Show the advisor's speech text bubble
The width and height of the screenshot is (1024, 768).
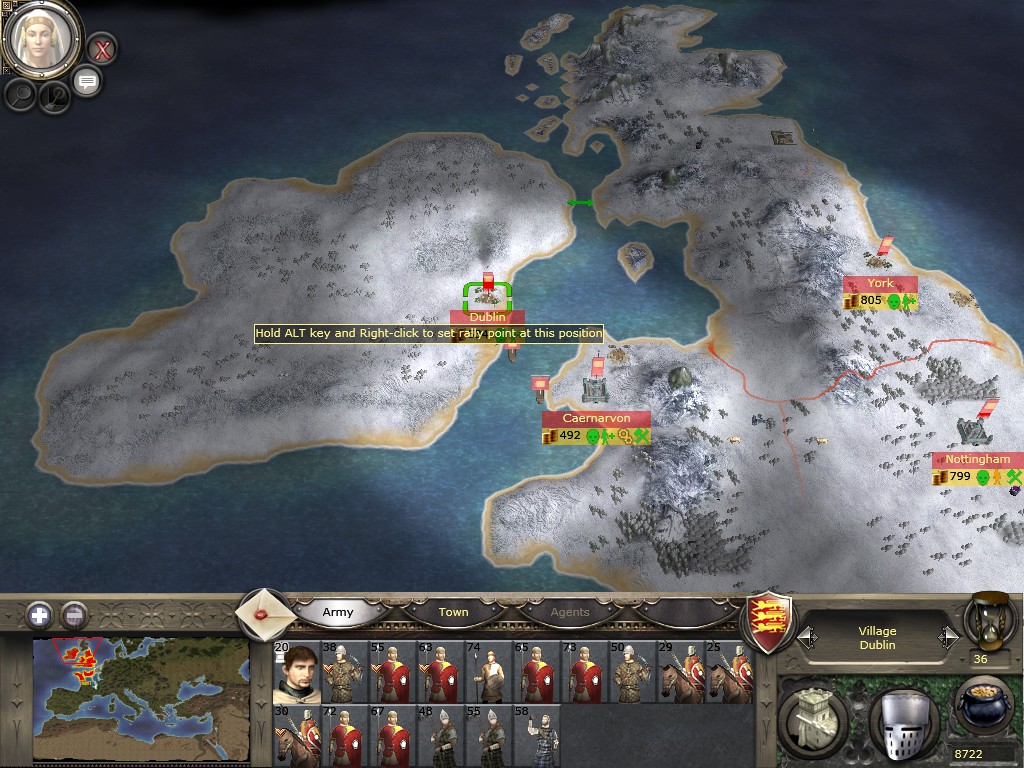click(x=87, y=81)
